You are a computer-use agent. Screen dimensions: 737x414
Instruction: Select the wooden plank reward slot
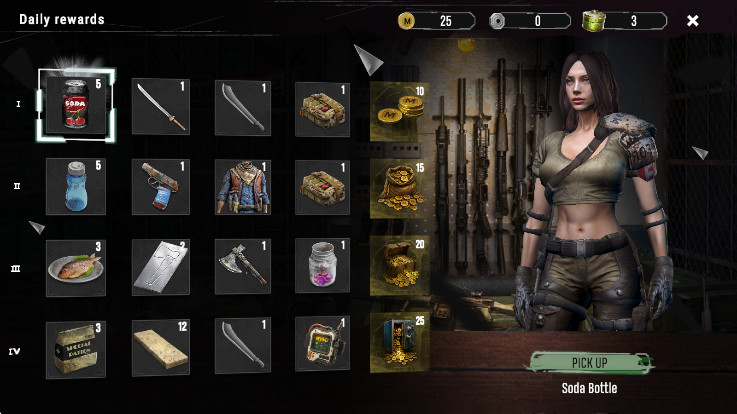pos(160,347)
